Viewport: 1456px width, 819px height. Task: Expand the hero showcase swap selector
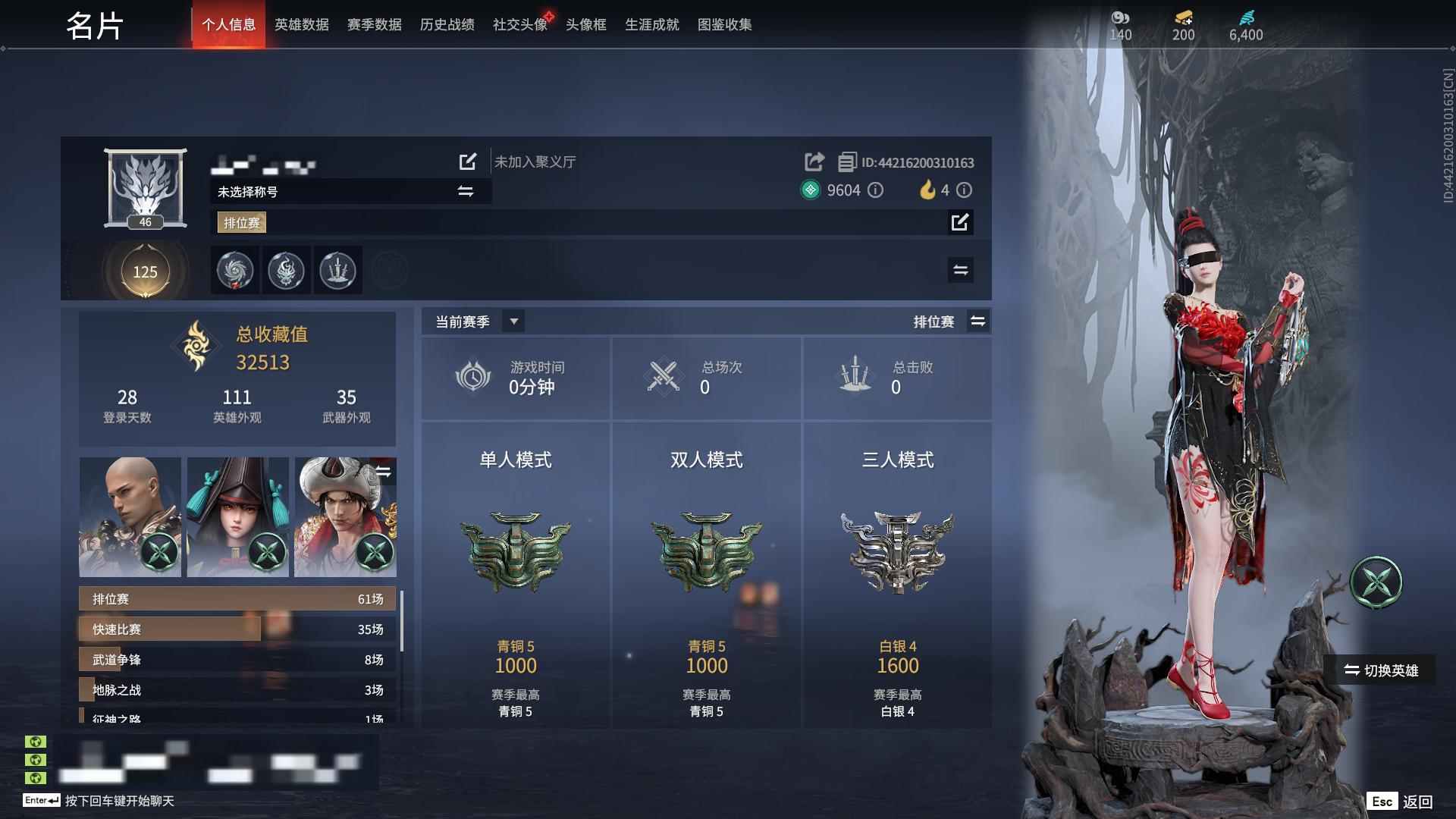coord(384,471)
